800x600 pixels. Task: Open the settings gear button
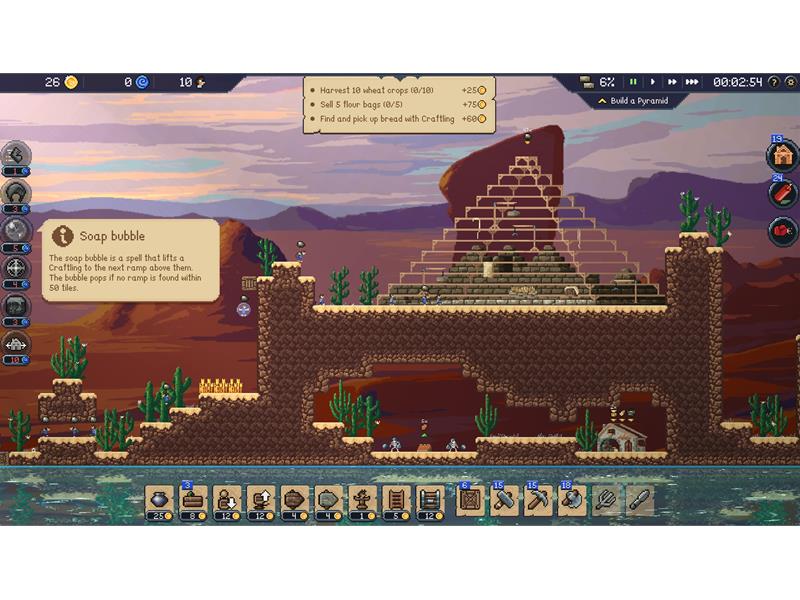pyautogui.click(x=790, y=82)
